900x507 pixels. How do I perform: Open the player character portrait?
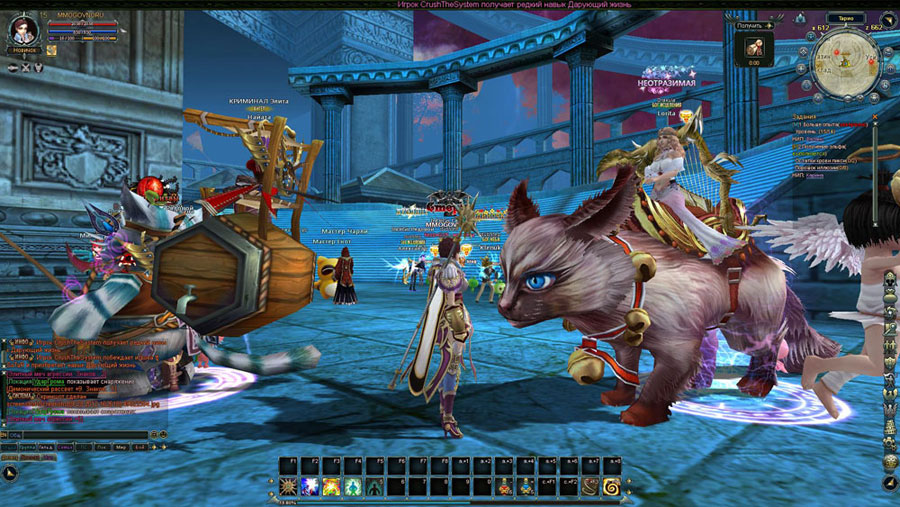[x=24, y=28]
